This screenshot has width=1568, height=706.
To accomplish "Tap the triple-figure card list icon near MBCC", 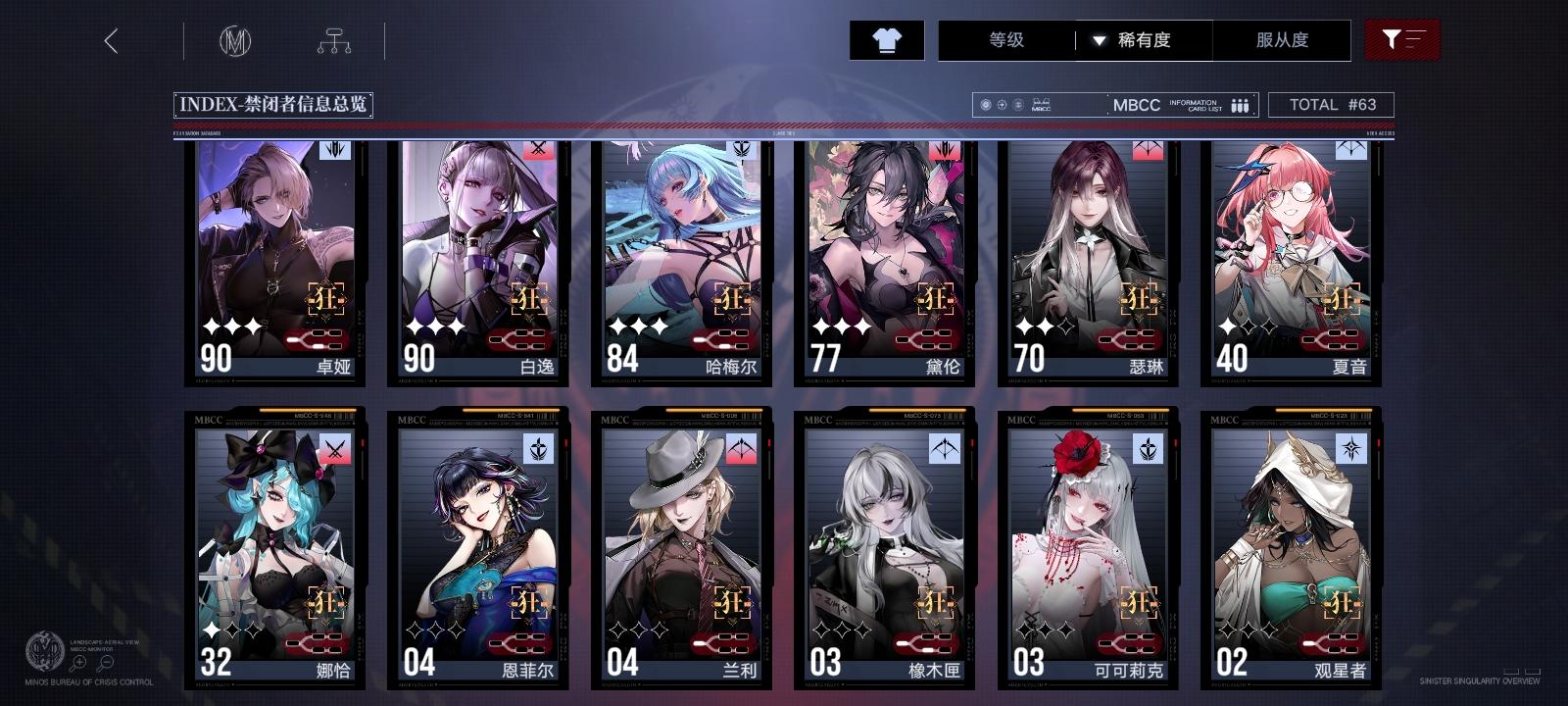I will 1239,104.
